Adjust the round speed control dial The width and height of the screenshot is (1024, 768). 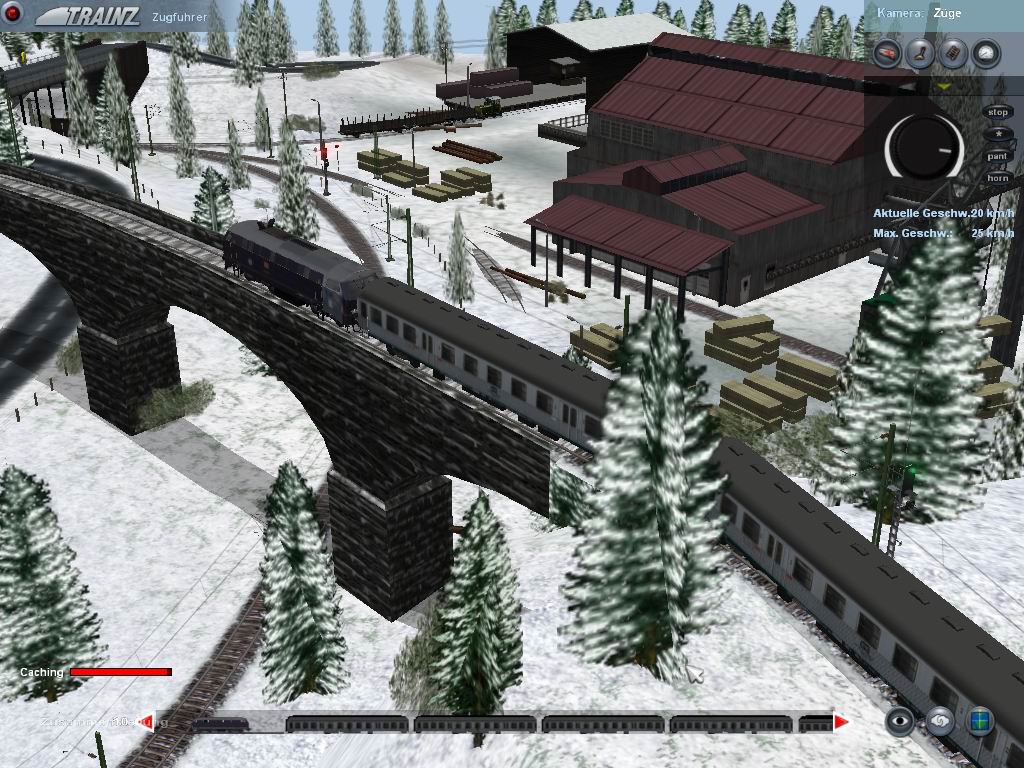click(x=924, y=147)
